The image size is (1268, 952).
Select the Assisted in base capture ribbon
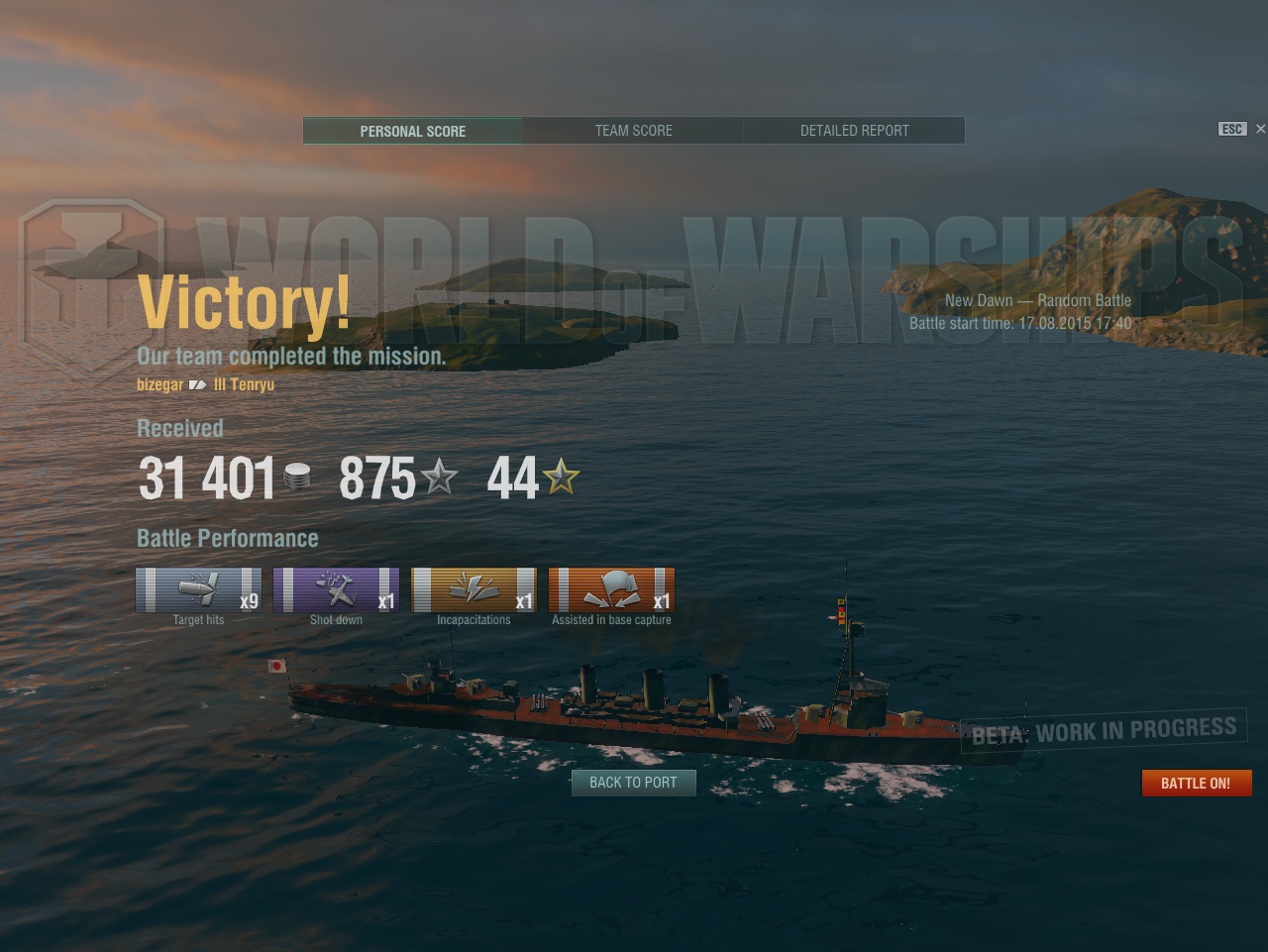click(x=611, y=590)
